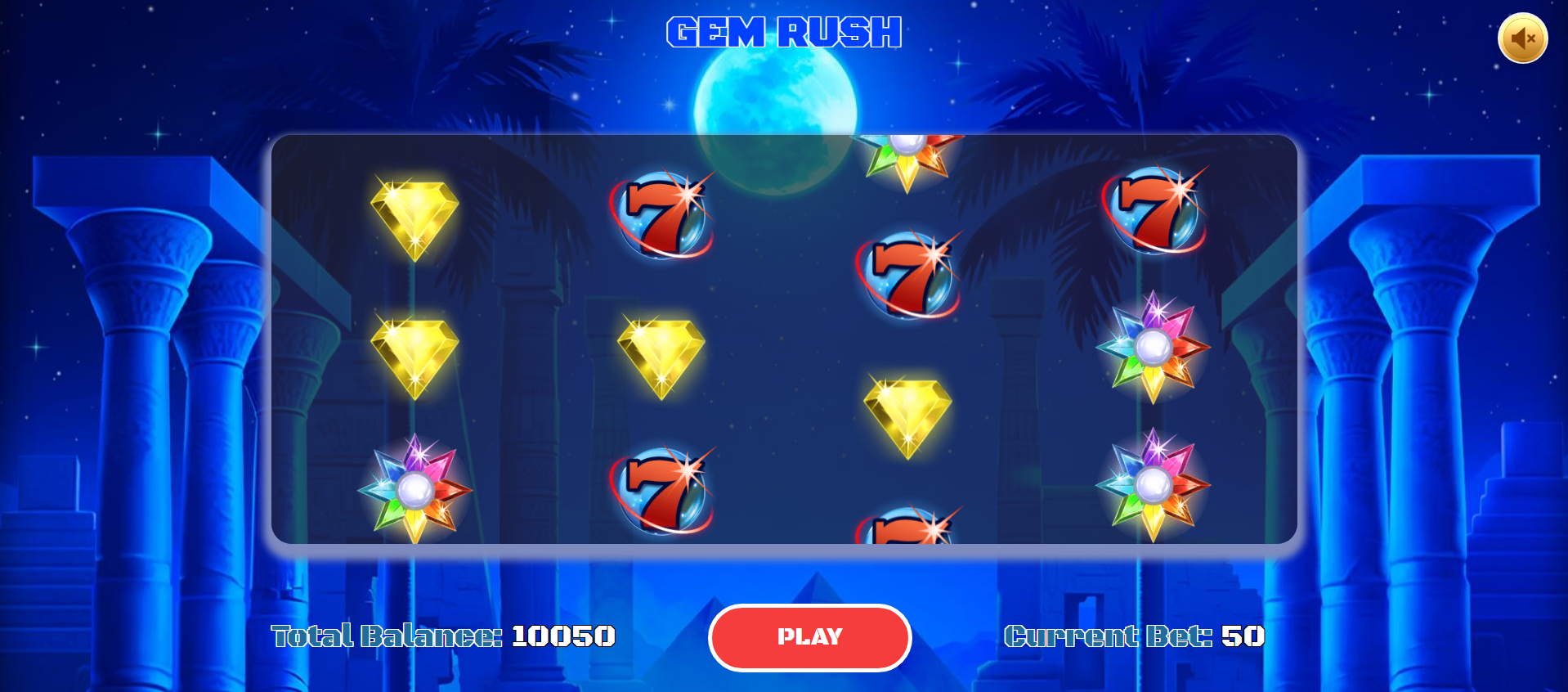Click the Total Balance display
This screenshot has width=1568, height=692.
pos(441,637)
